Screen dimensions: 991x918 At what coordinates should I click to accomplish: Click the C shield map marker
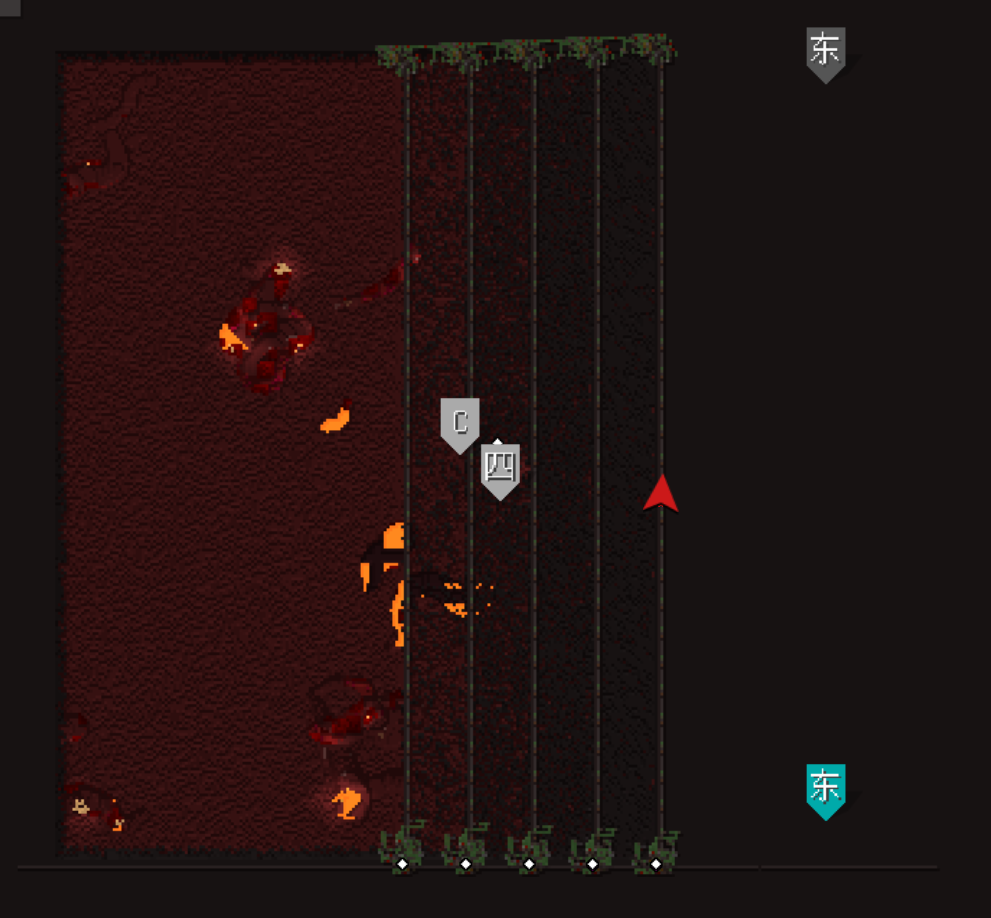[x=460, y=423]
